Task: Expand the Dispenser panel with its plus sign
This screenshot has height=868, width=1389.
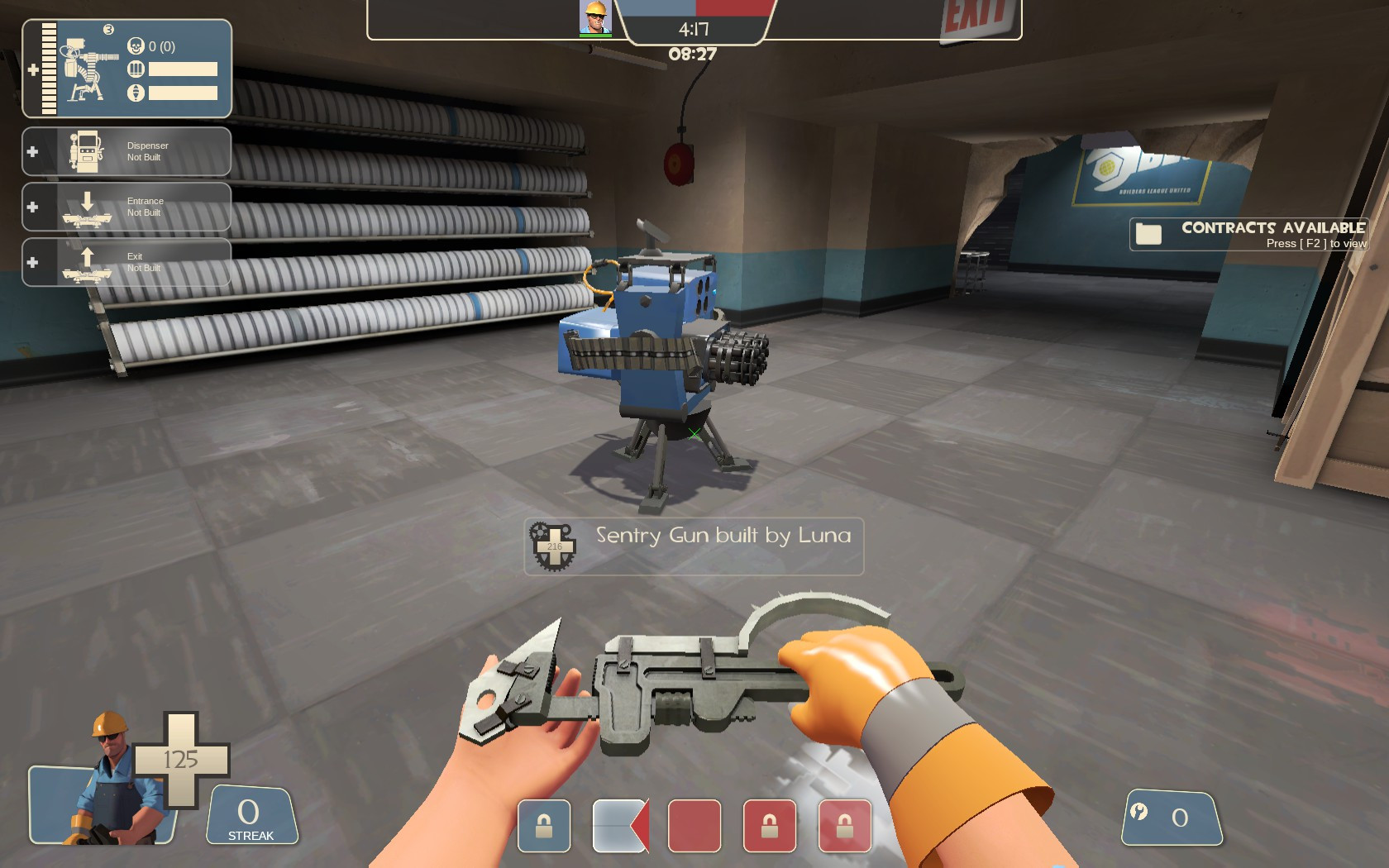Action: click(33, 150)
